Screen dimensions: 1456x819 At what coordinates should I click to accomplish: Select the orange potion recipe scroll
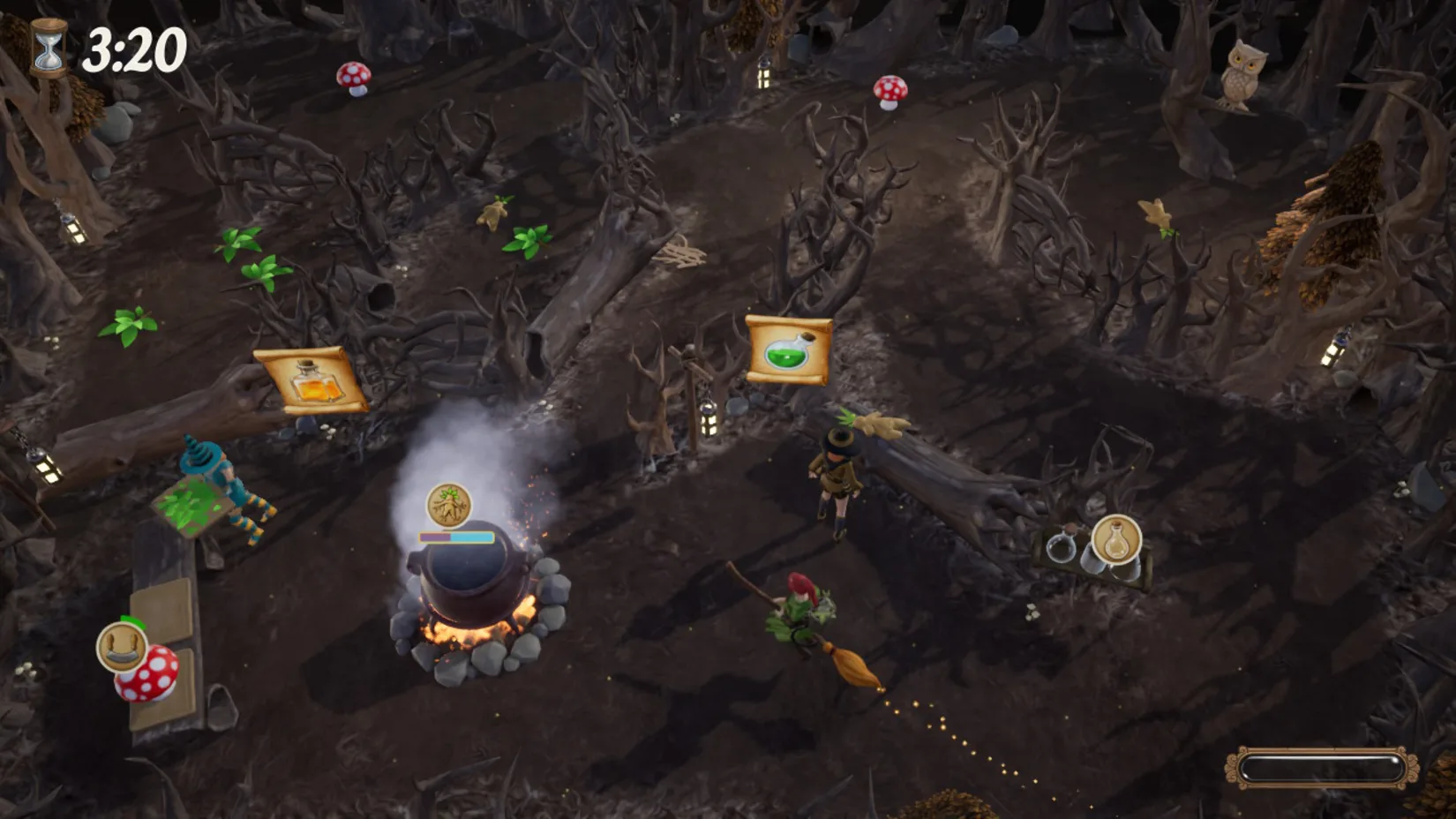pos(311,380)
